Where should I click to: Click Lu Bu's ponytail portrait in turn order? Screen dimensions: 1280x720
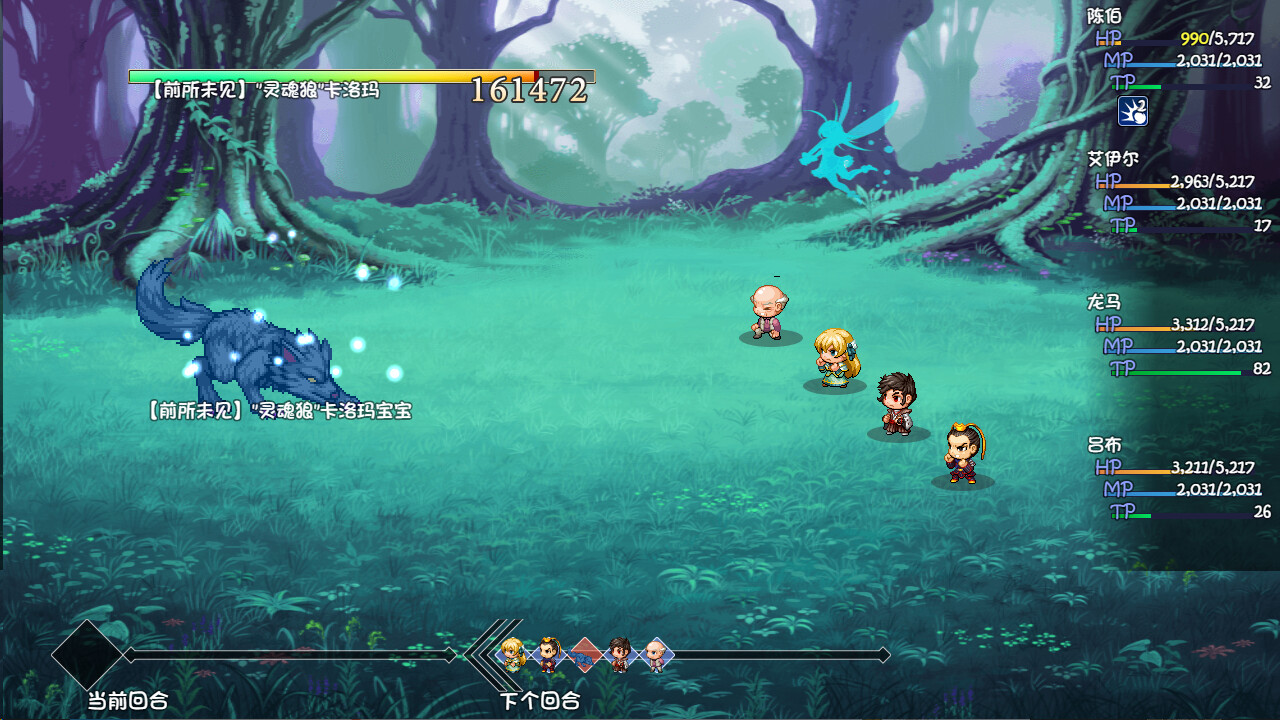tap(548, 654)
